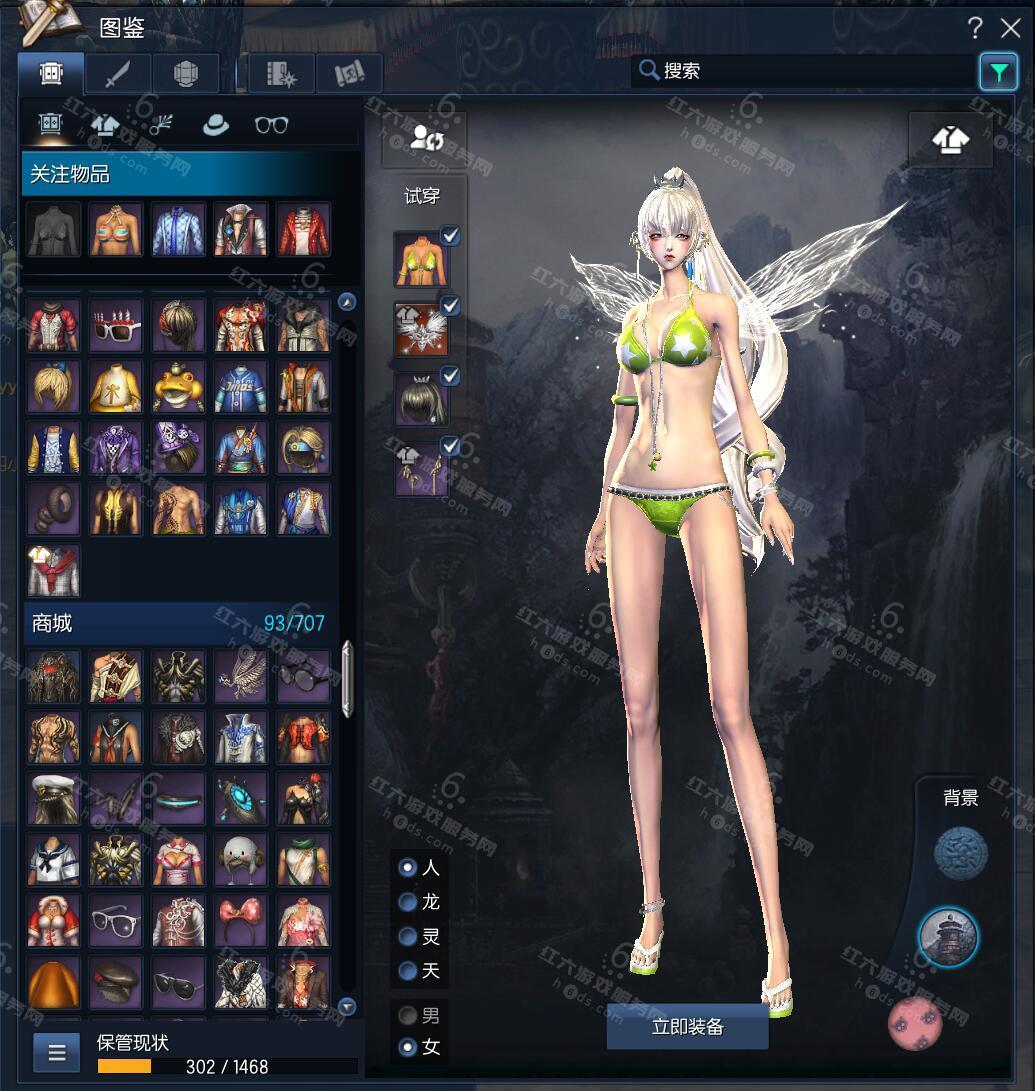Select the white sunglasses item
The height and width of the screenshot is (1091, 1035).
tap(116, 323)
